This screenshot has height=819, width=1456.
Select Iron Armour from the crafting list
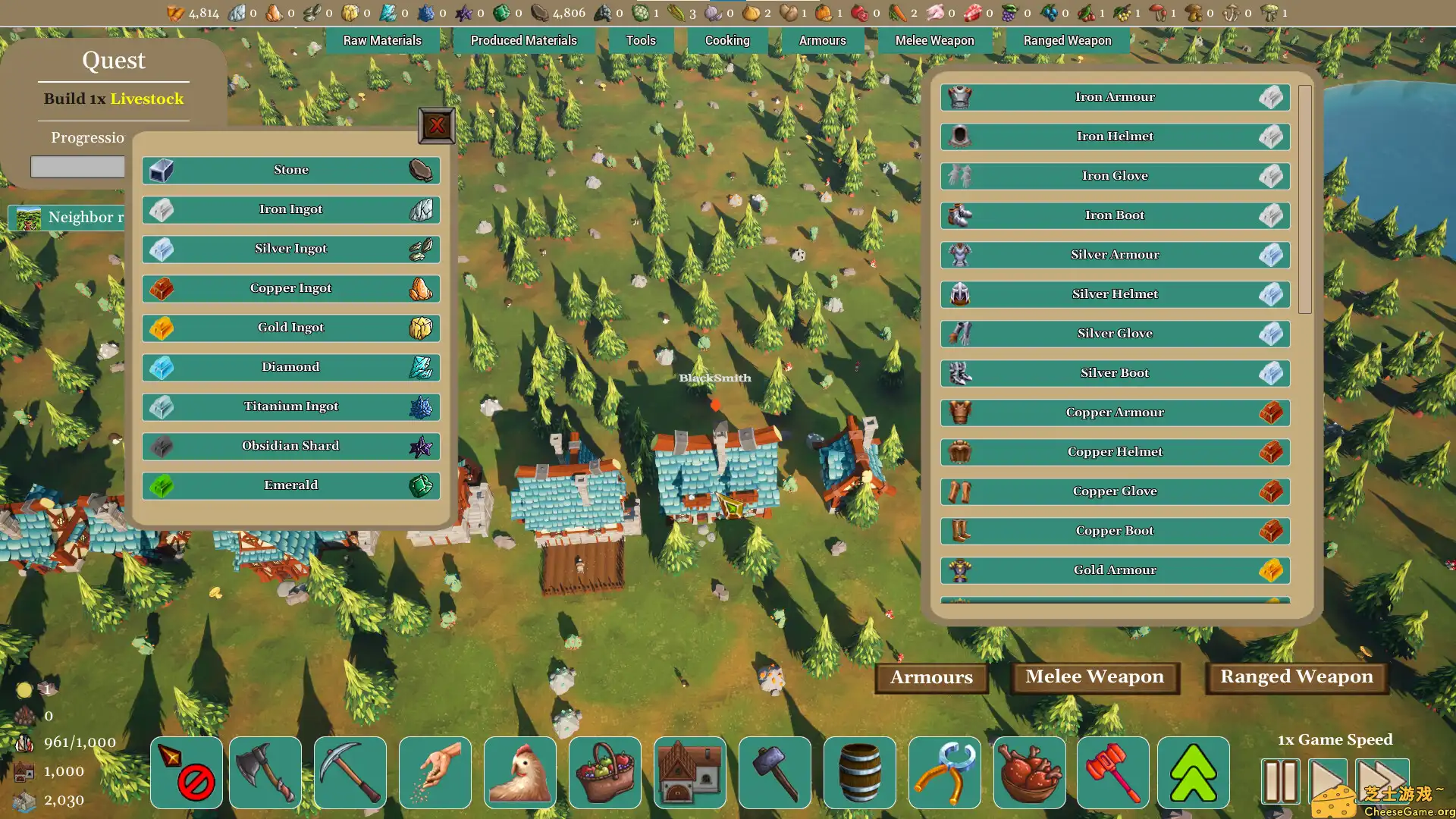pyautogui.click(x=1114, y=96)
